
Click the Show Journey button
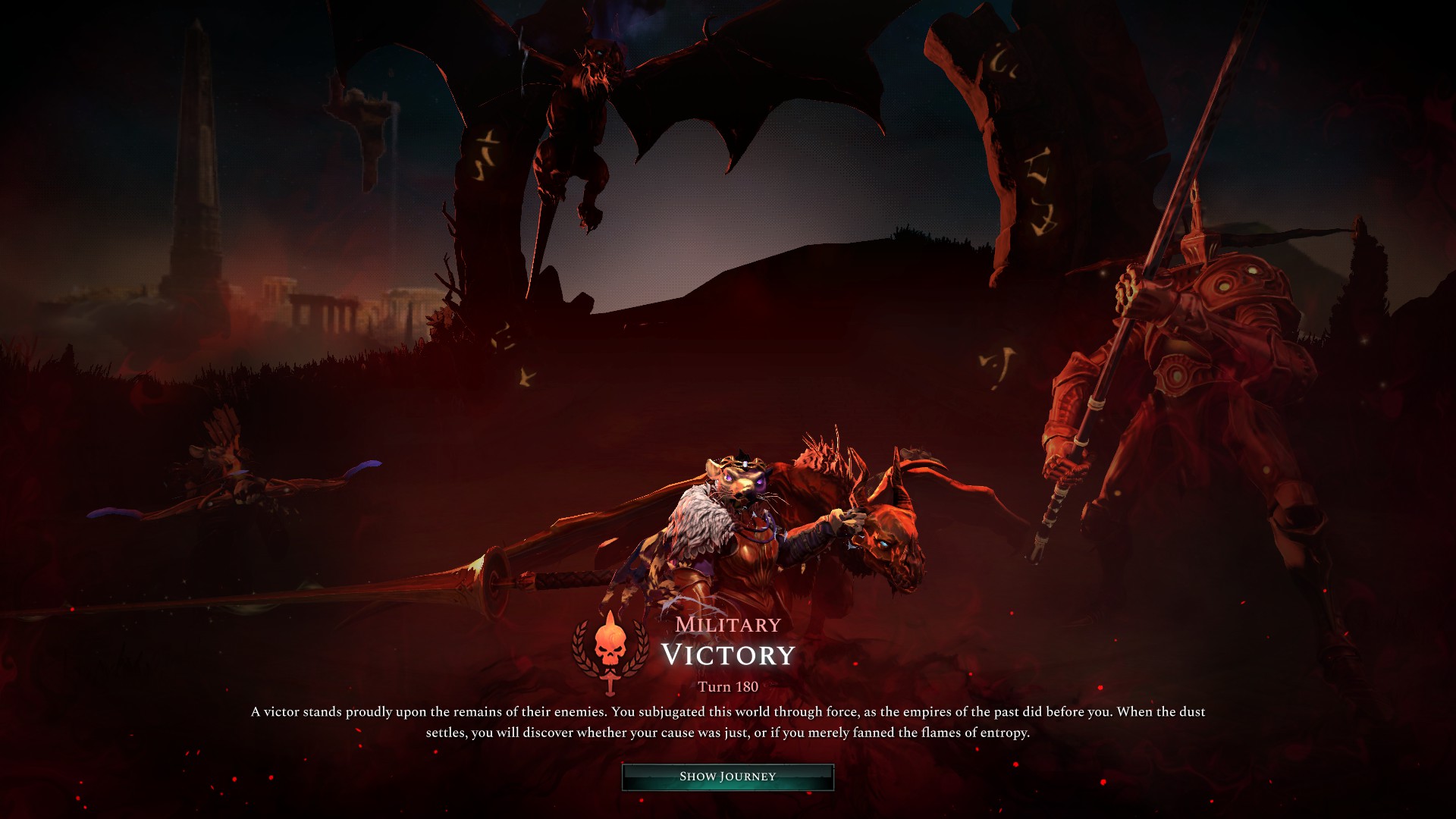[x=727, y=775]
